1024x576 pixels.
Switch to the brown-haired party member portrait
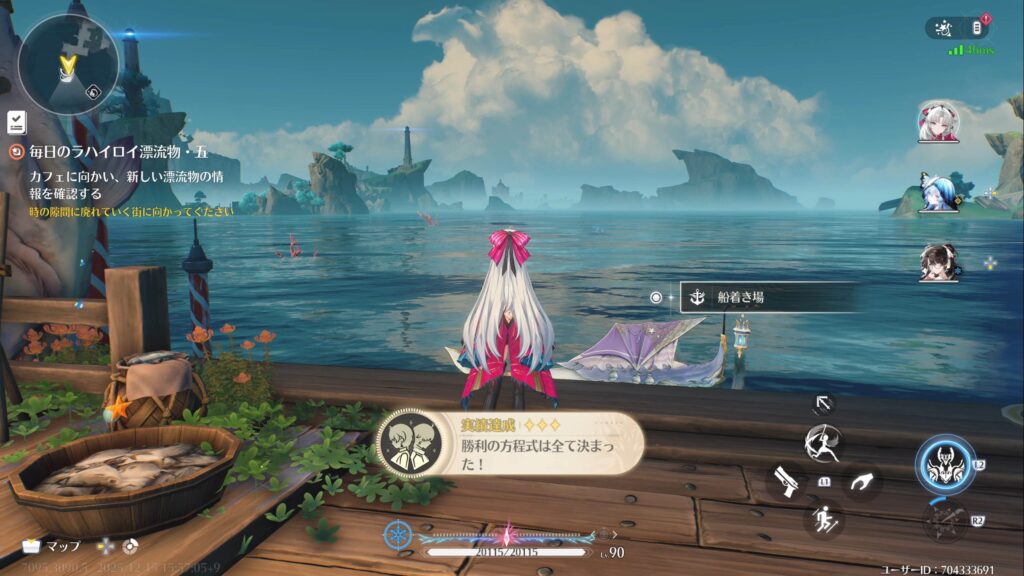click(x=938, y=263)
